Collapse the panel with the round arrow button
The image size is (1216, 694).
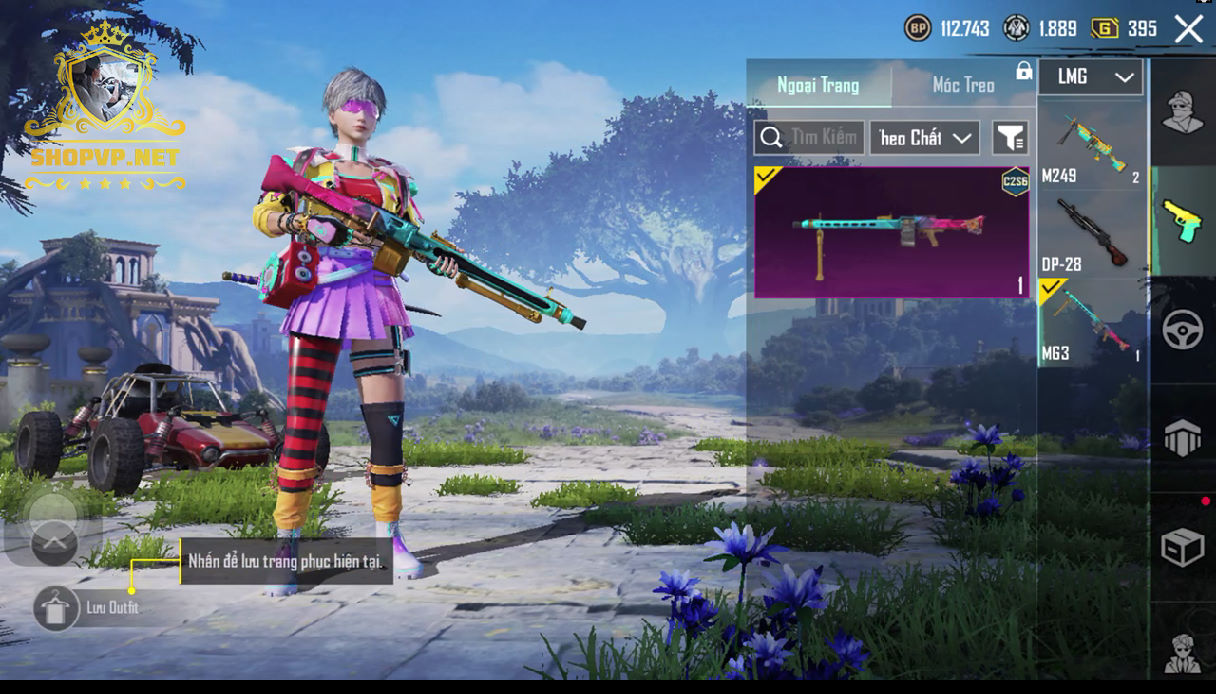(54, 543)
